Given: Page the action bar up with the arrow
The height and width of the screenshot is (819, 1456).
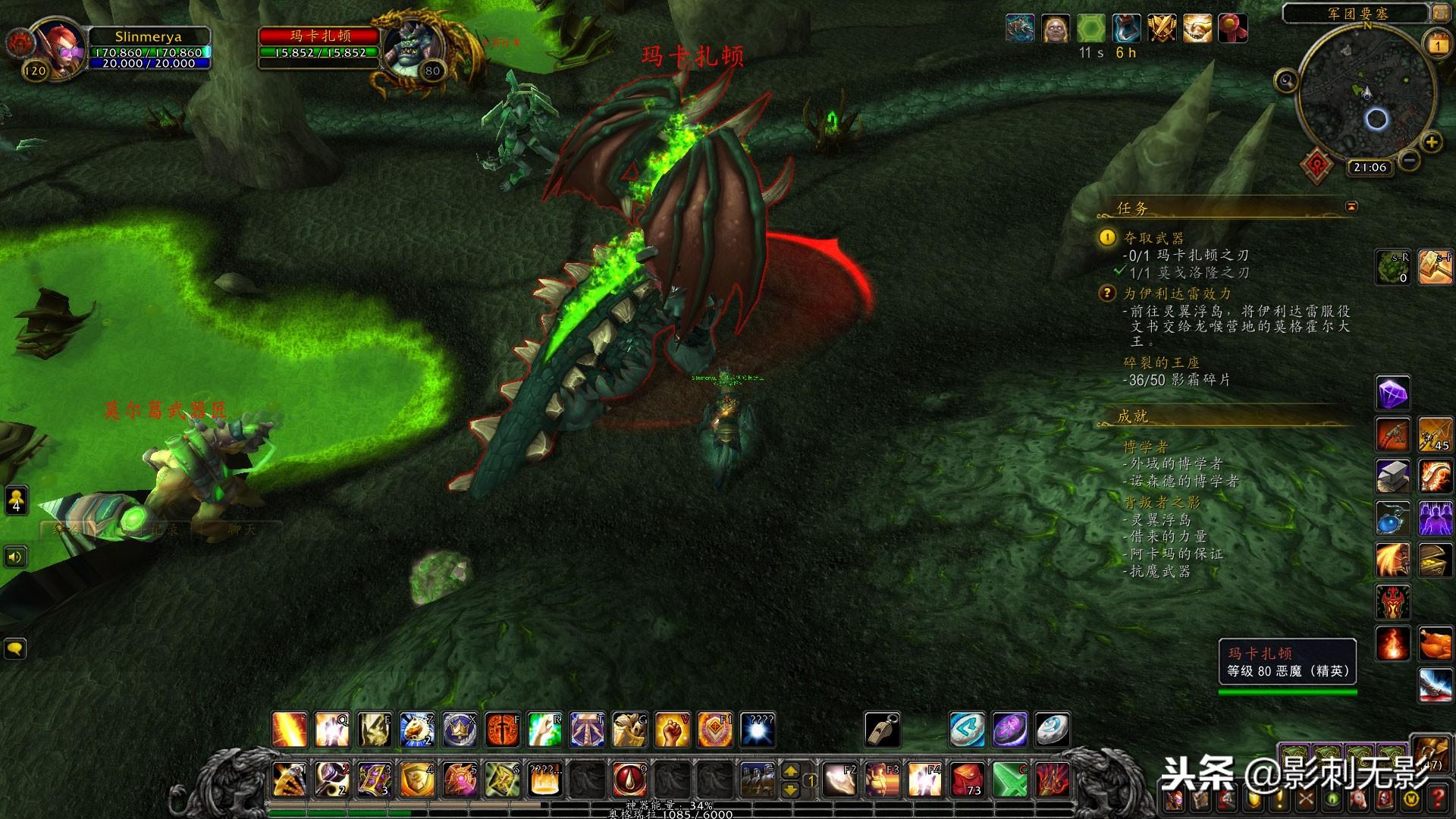Looking at the screenshot, I should [790, 770].
